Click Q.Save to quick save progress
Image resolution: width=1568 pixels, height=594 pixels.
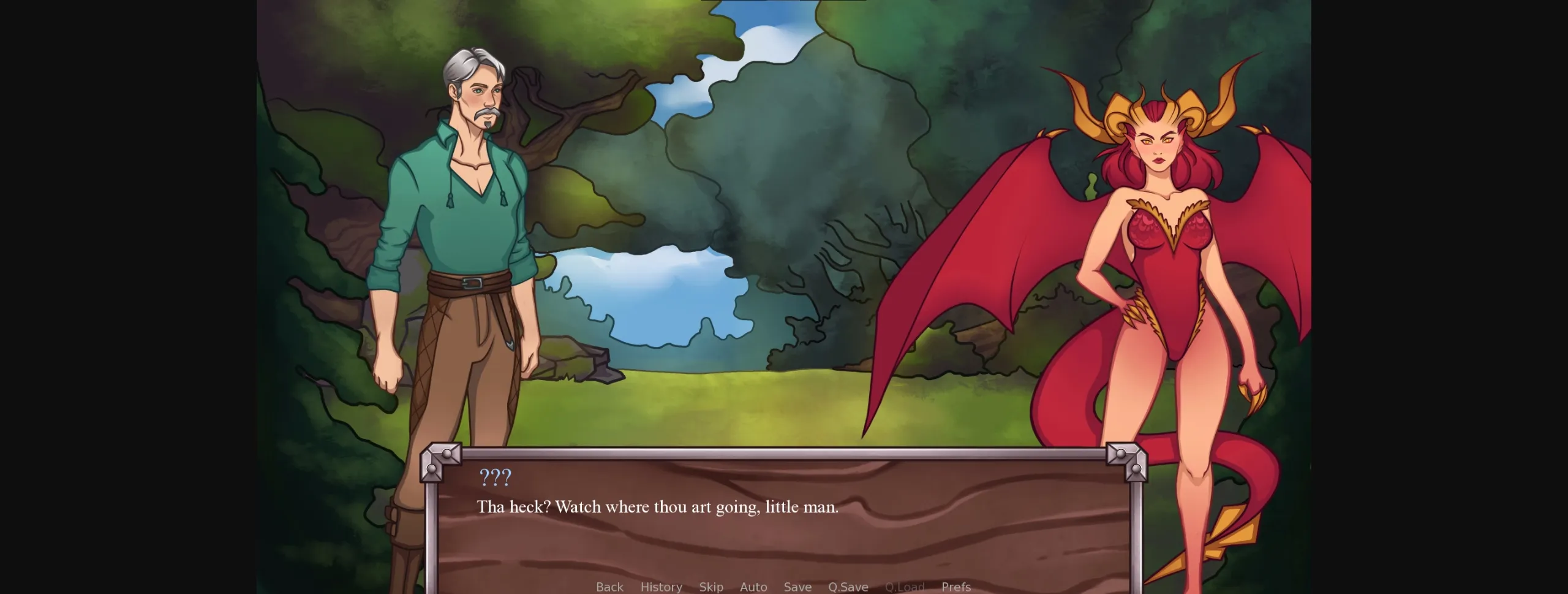point(848,587)
